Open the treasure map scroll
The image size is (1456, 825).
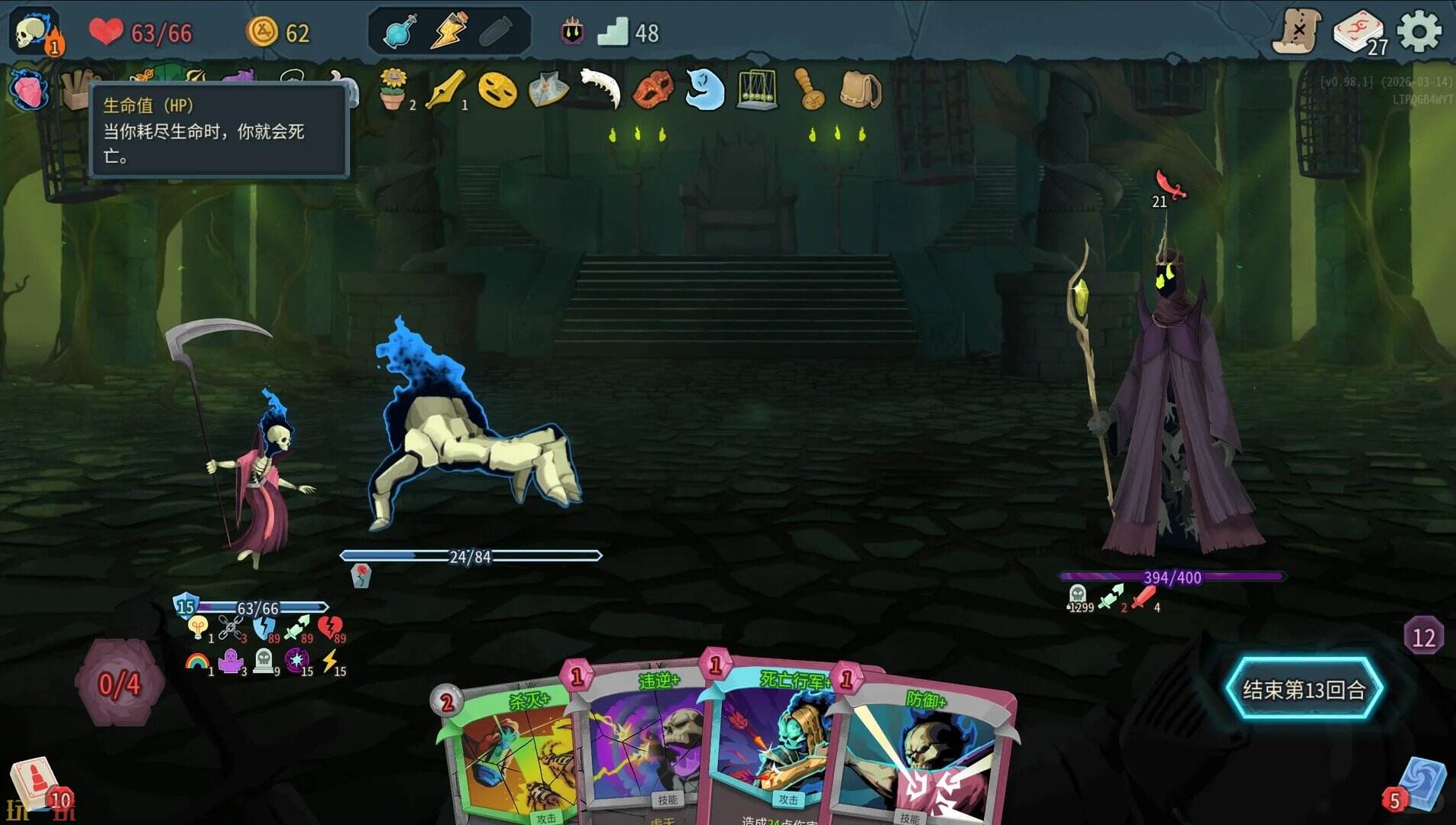tap(1297, 32)
